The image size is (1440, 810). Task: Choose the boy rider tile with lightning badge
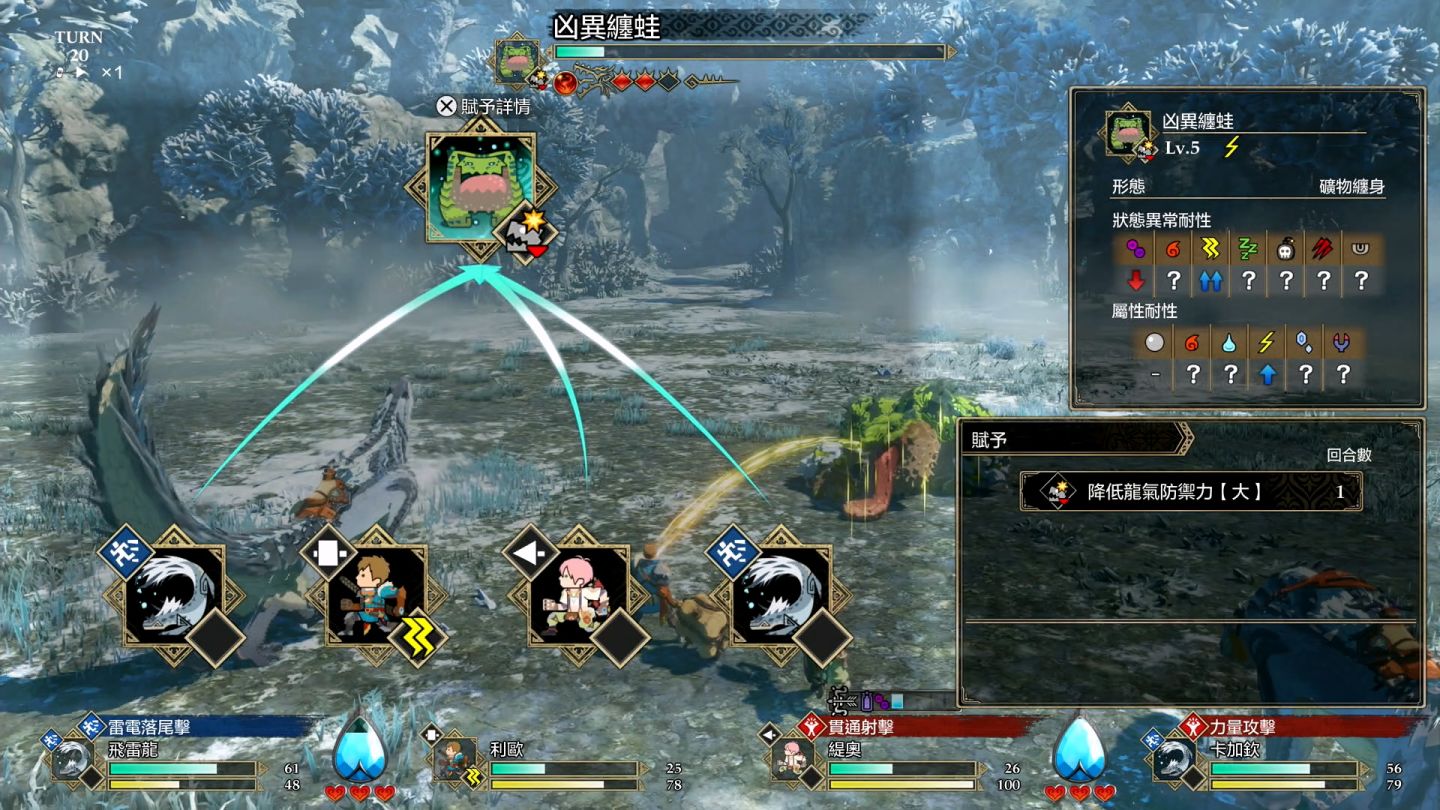click(376, 596)
